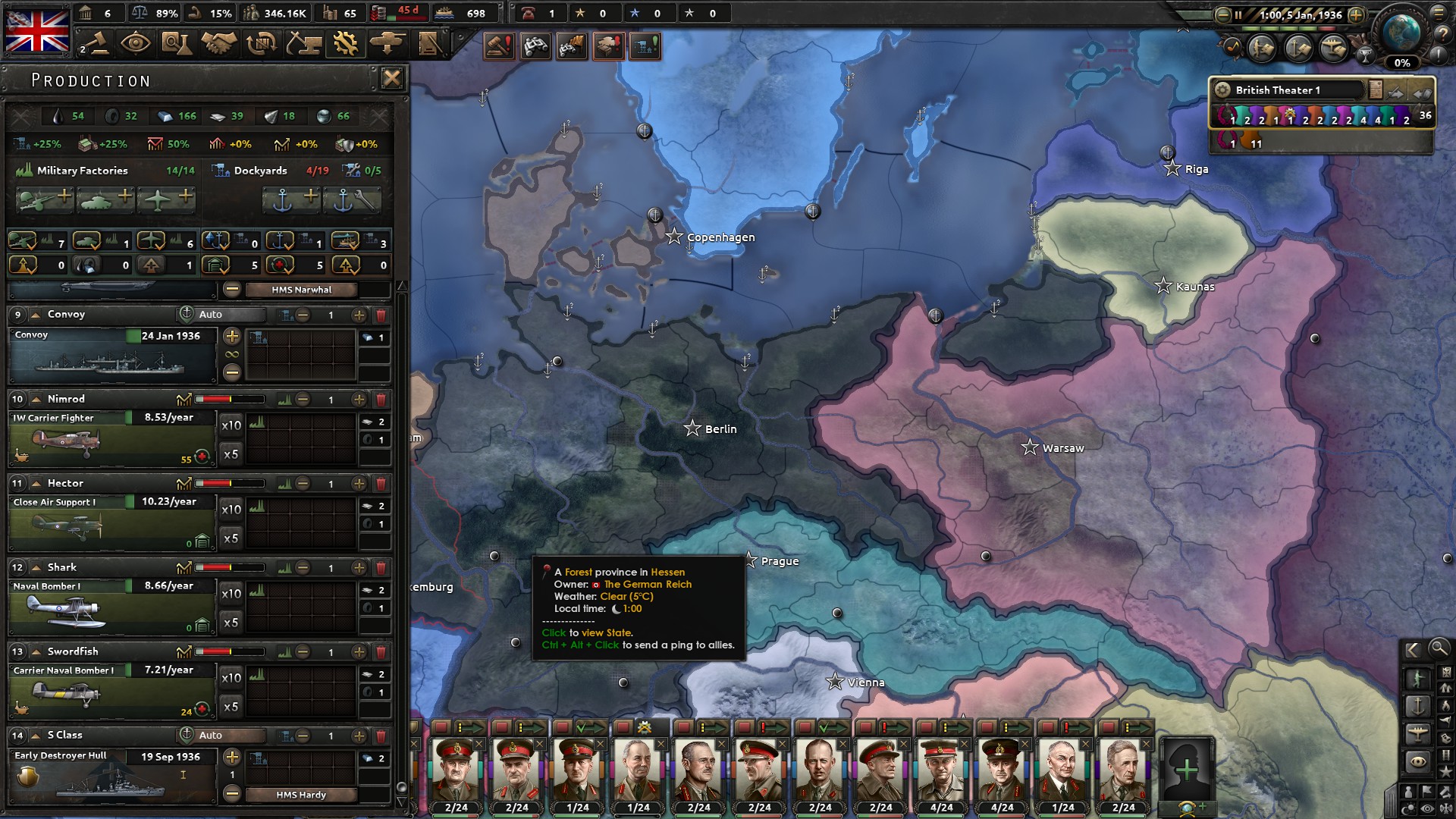Switch to the Dockyards production tab
This screenshot has width=1456, height=819.
pyautogui.click(x=261, y=171)
